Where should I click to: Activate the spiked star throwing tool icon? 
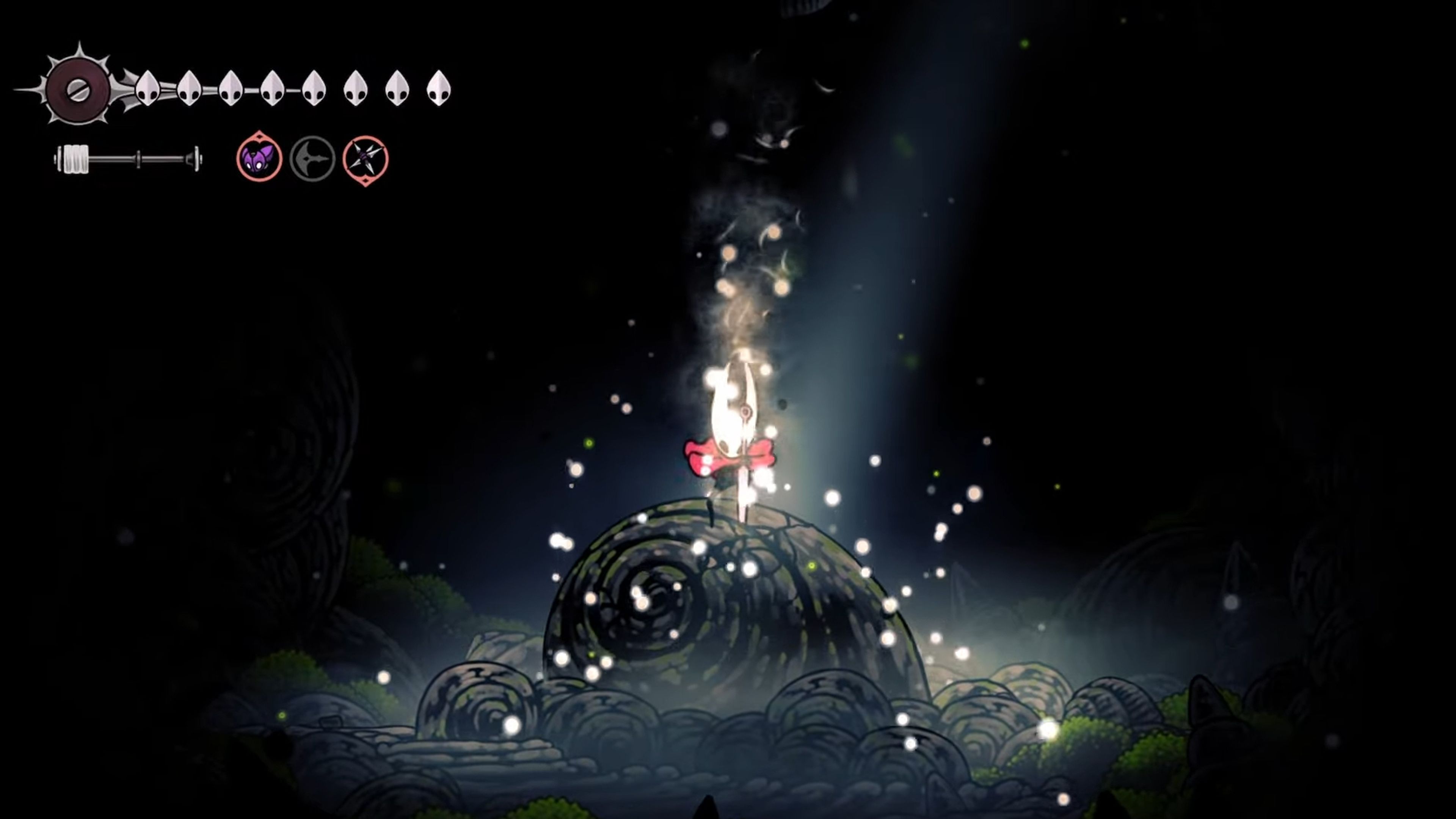pos(366,159)
